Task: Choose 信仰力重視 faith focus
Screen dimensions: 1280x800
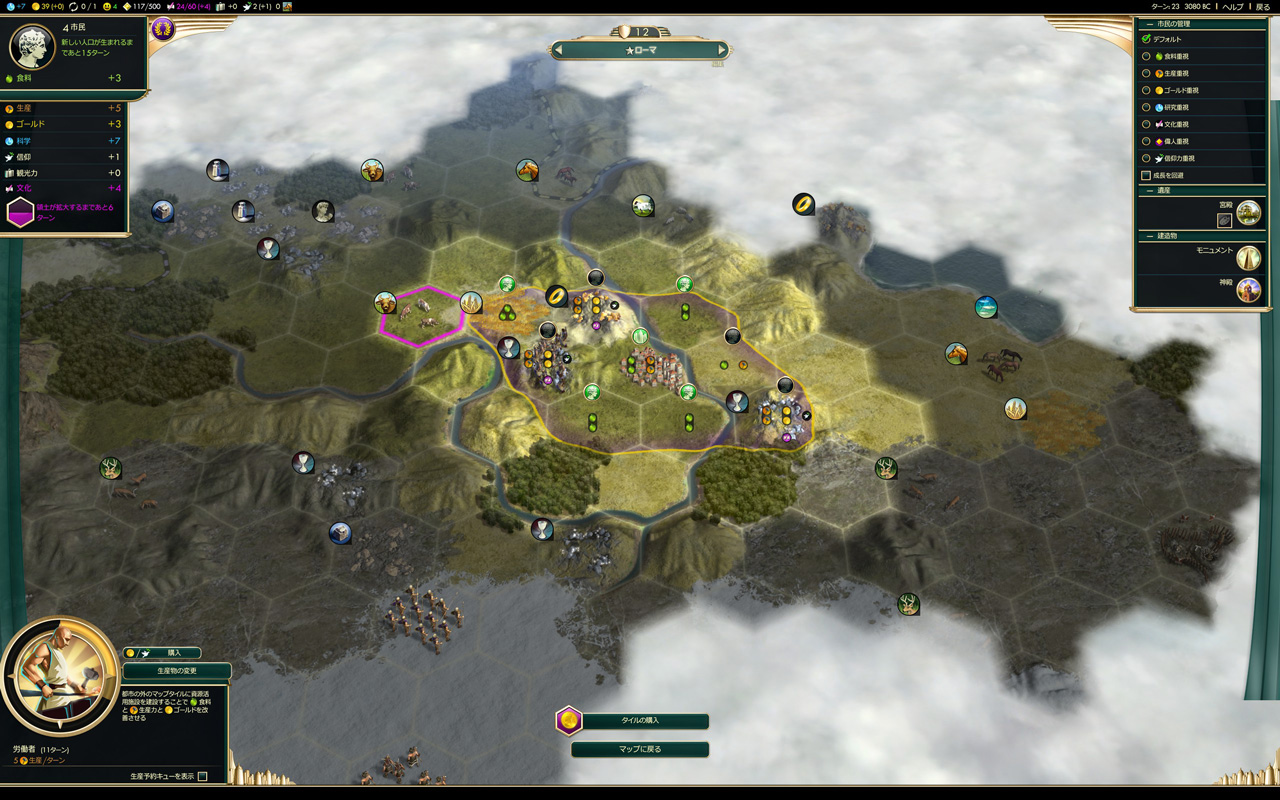Action: pyautogui.click(x=1147, y=158)
